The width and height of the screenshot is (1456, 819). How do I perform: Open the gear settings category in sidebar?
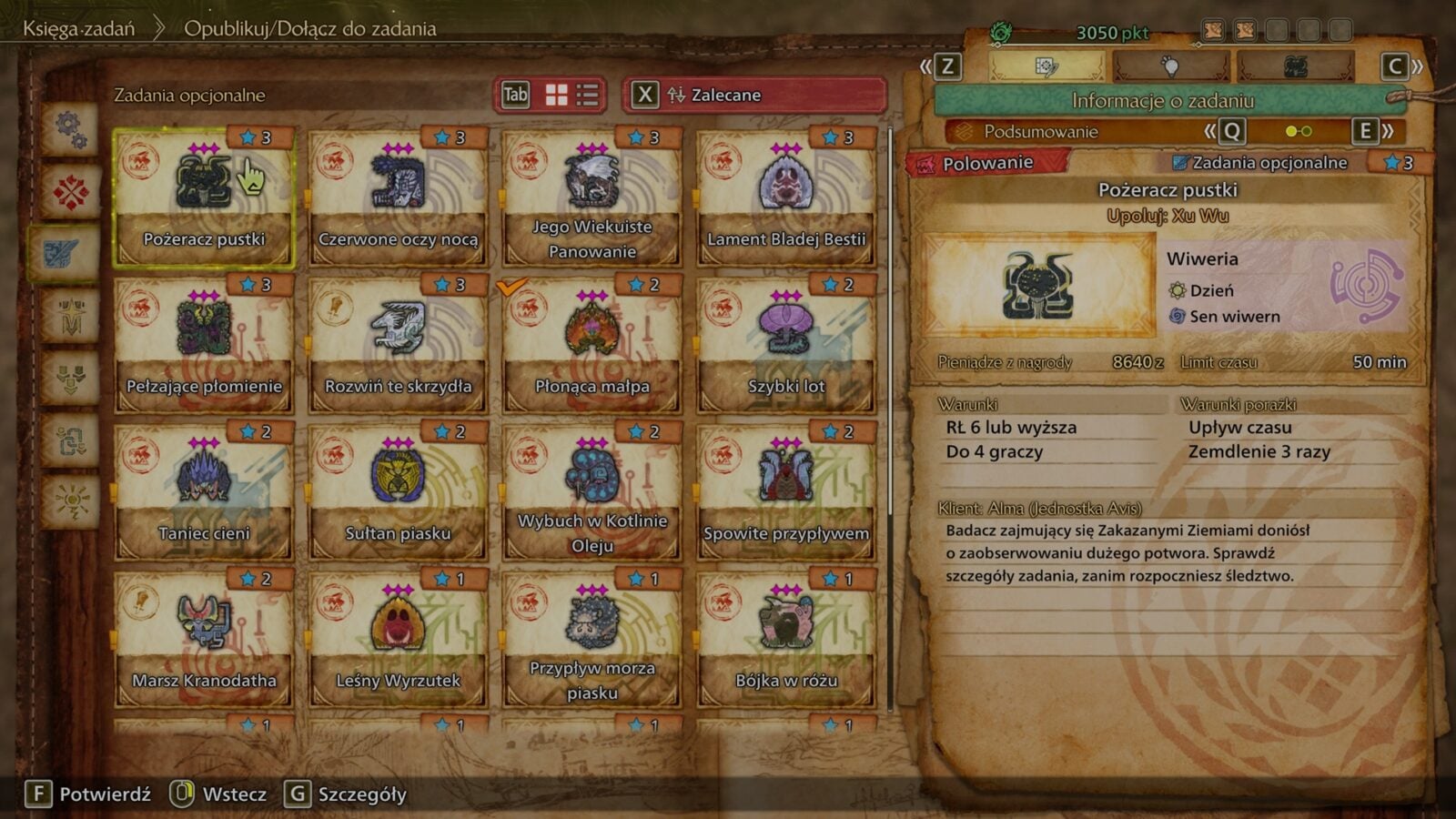(71, 129)
